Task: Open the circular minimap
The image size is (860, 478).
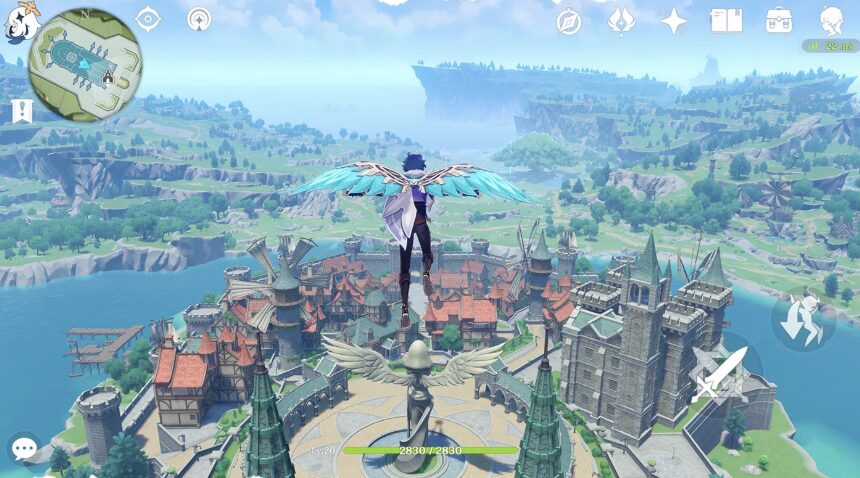Action: (85, 64)
